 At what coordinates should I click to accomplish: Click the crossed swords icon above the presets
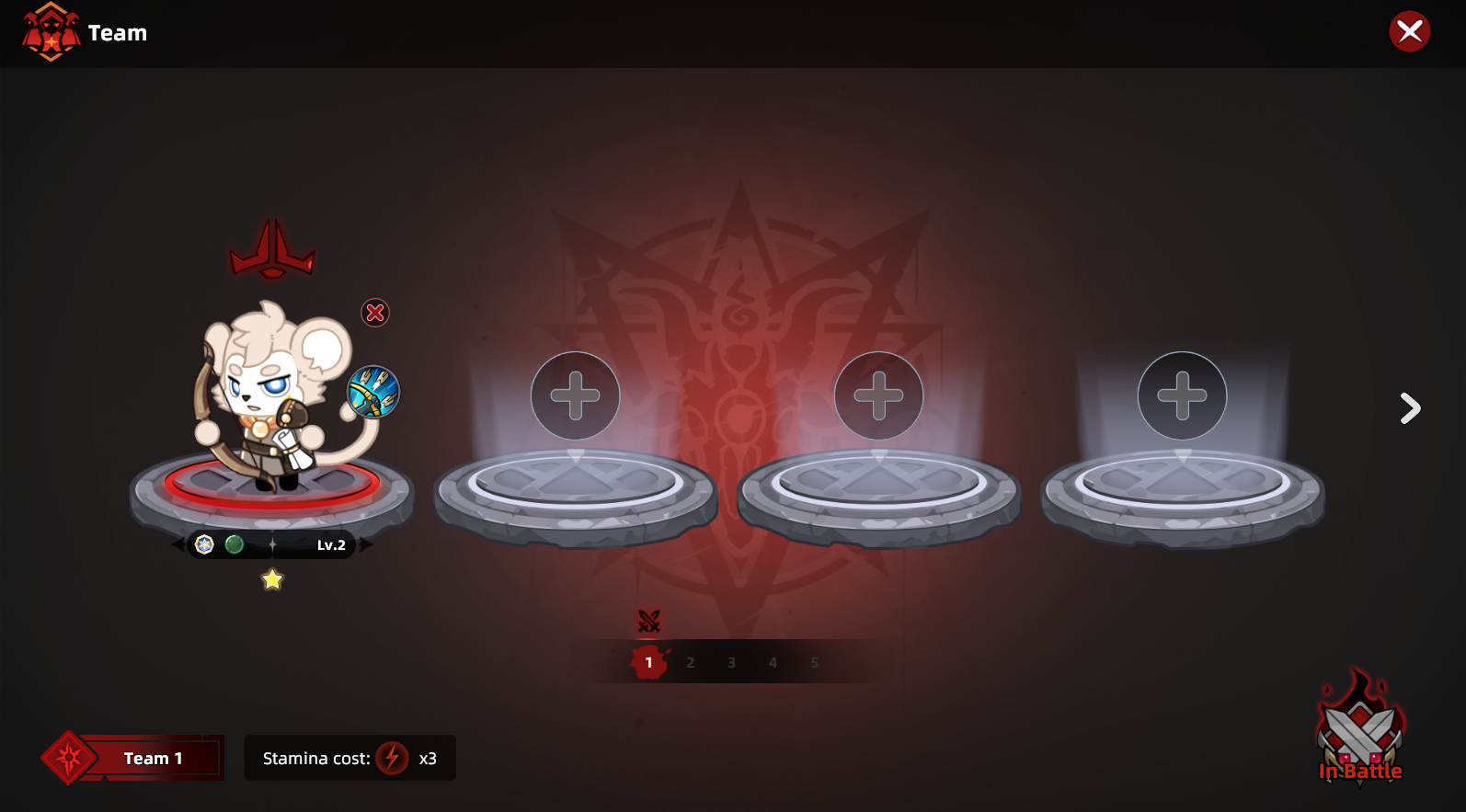pyautogui.click(x=649, y=622)
